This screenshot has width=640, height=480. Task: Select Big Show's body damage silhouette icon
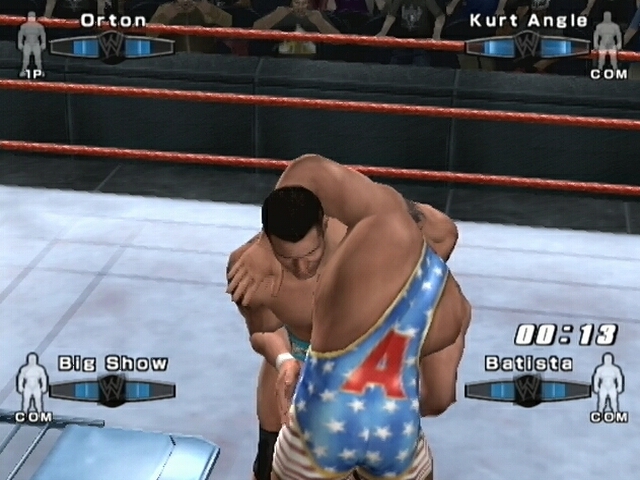click(x=32, y=379)
